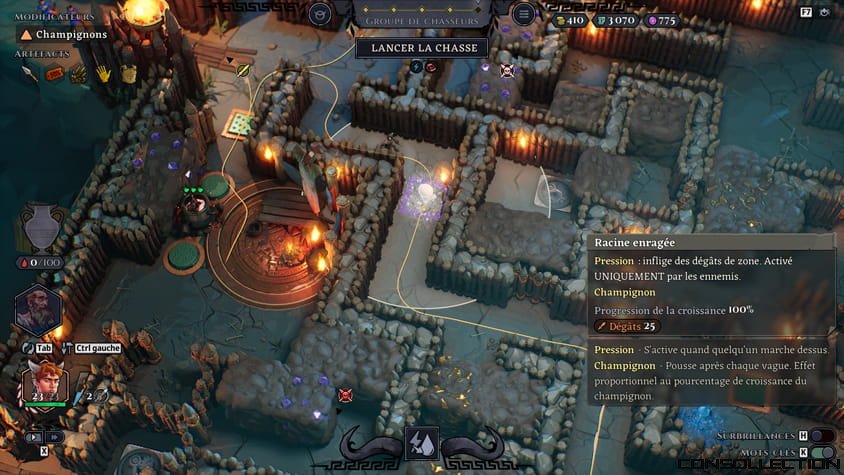Inspect the golden fist artifact icon
The image size is (844, 475).
(x=127, y=73)
